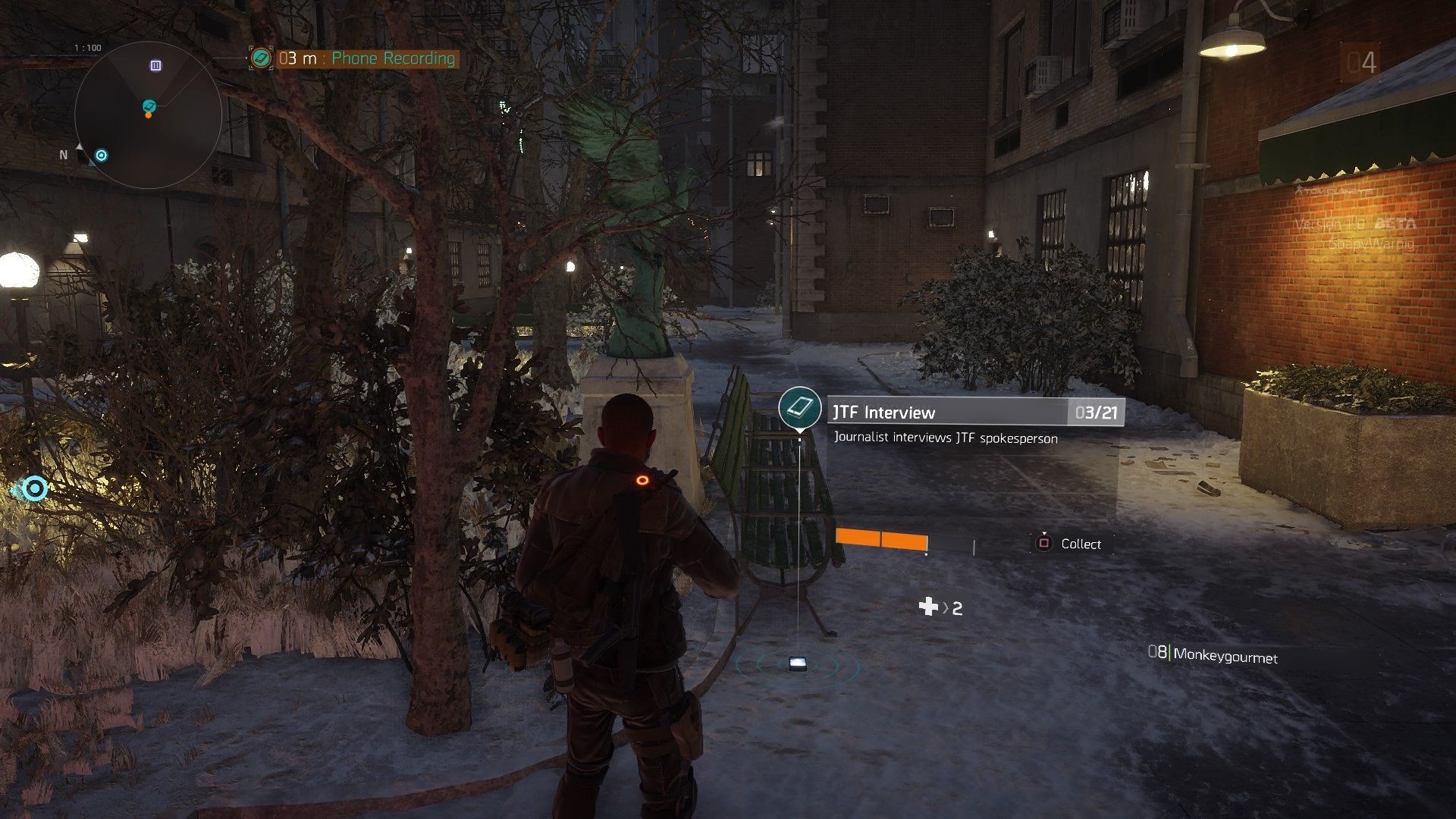Viewport: 1456px width, 819px height.
Task: Open the circular minimap
Action: tap(148, 115)
